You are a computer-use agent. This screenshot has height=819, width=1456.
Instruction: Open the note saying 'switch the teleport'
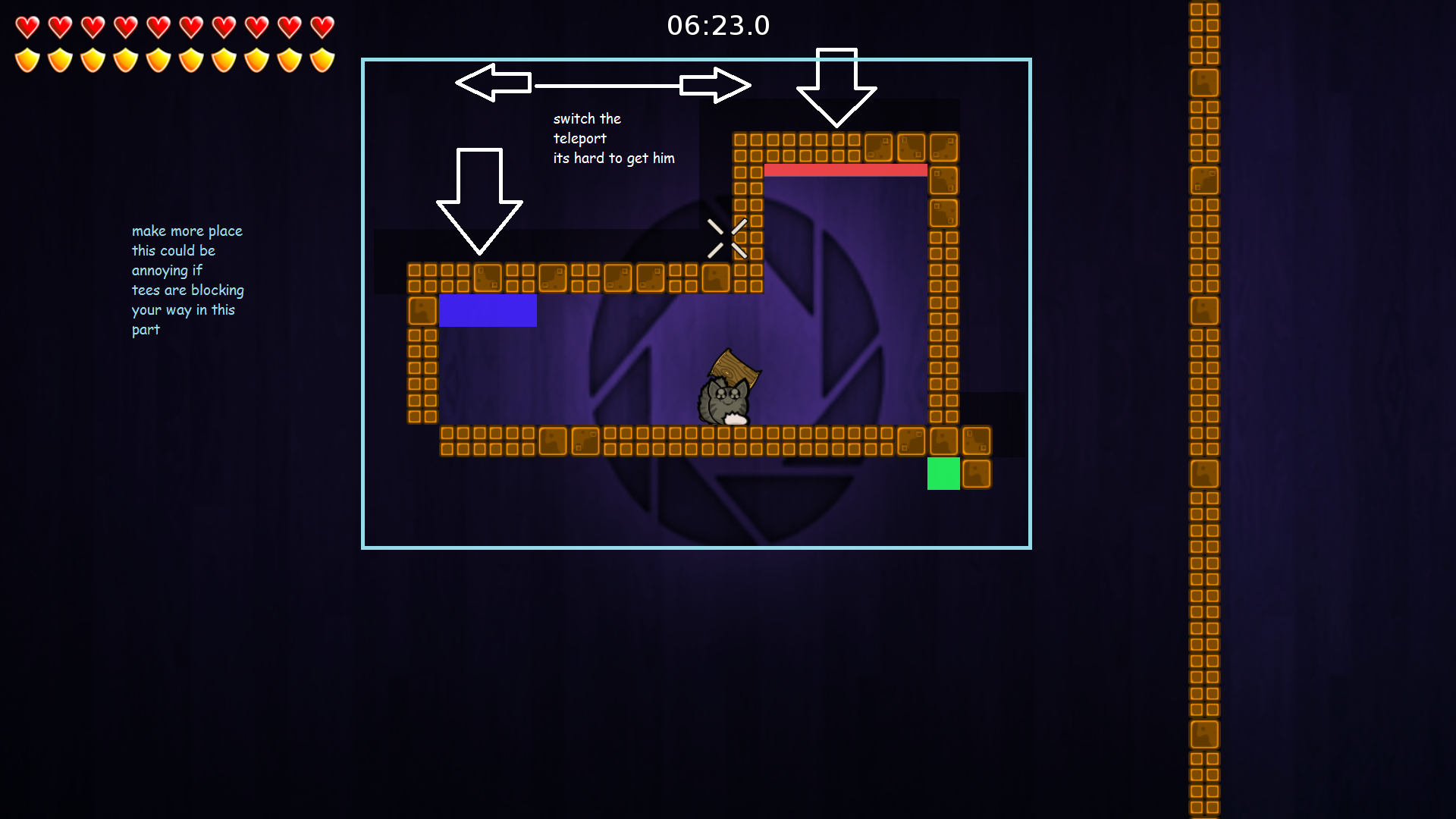pyautogui.click(x=613, y=138)
